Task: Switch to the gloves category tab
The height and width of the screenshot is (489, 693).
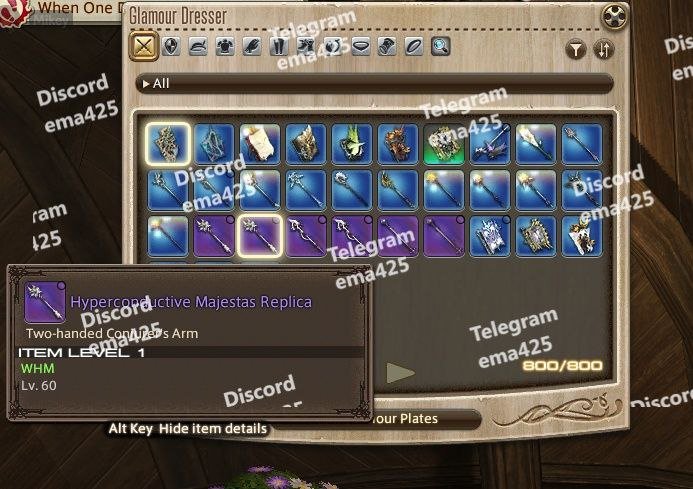Action: [x=252, y=46]
